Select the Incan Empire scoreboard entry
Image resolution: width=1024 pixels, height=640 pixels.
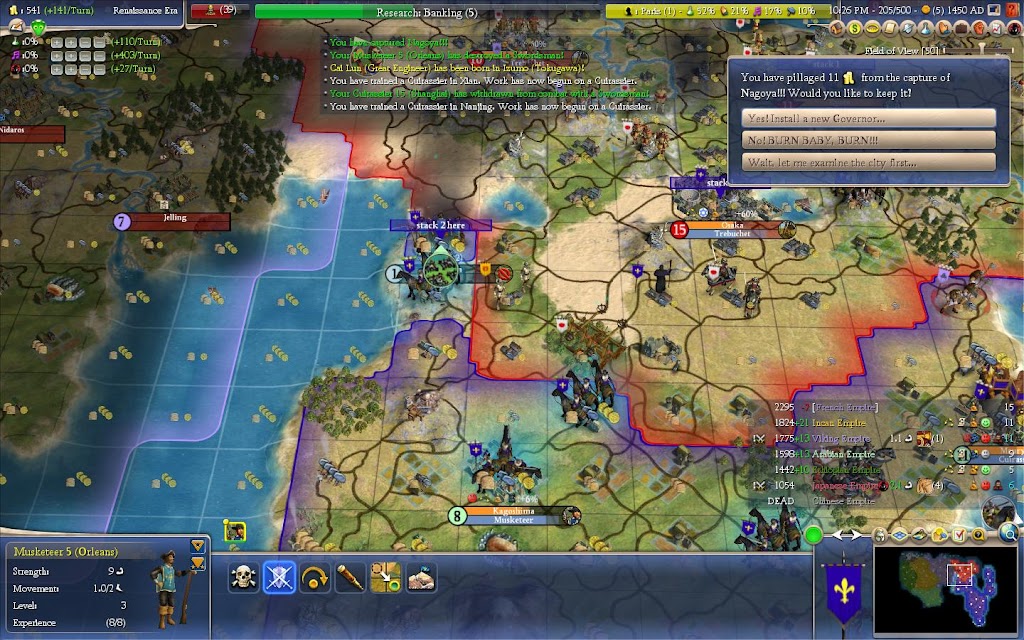coord(831,422)
